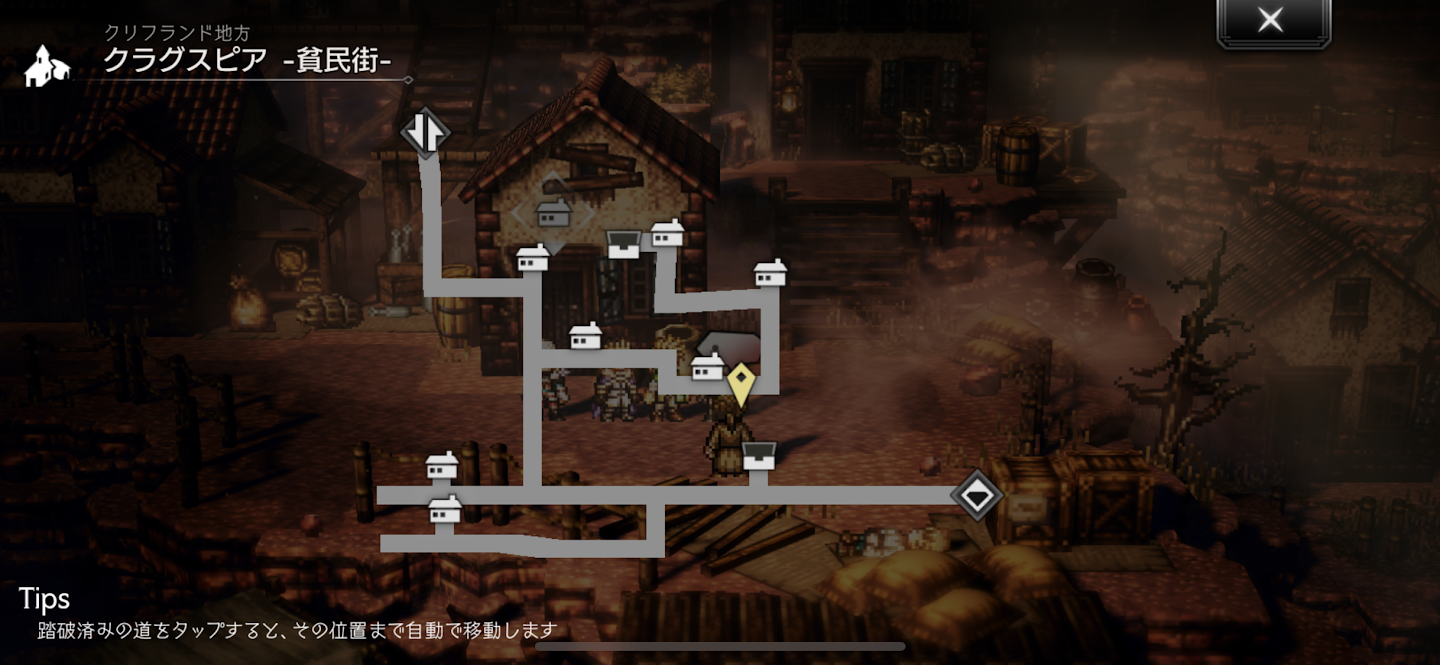Select the diamond exit marker at road's end
The height and width of the screenshot is (665, 1440).
(x=976, y=495)
